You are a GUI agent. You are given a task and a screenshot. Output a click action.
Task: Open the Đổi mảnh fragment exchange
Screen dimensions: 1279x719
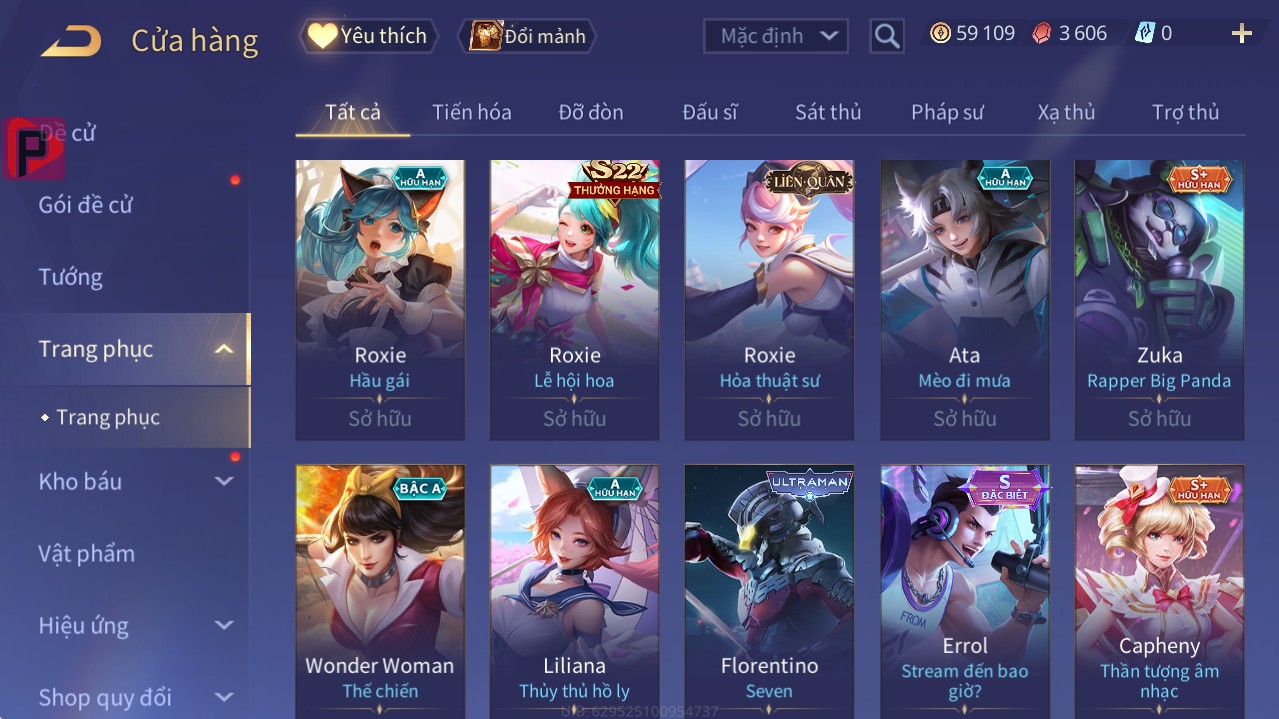(x=528, y=36)
